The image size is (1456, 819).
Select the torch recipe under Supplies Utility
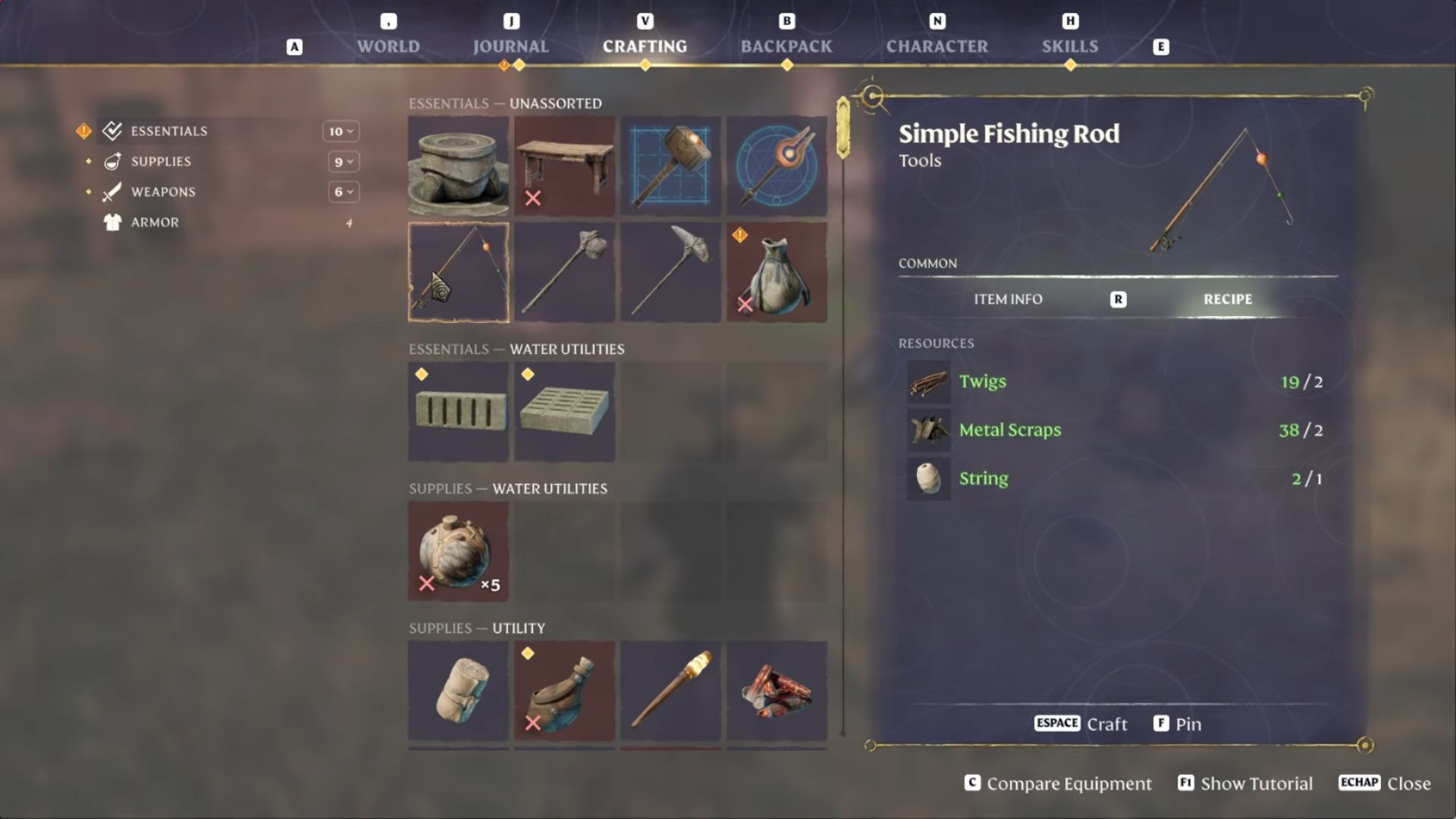click(x=670, y=690)
